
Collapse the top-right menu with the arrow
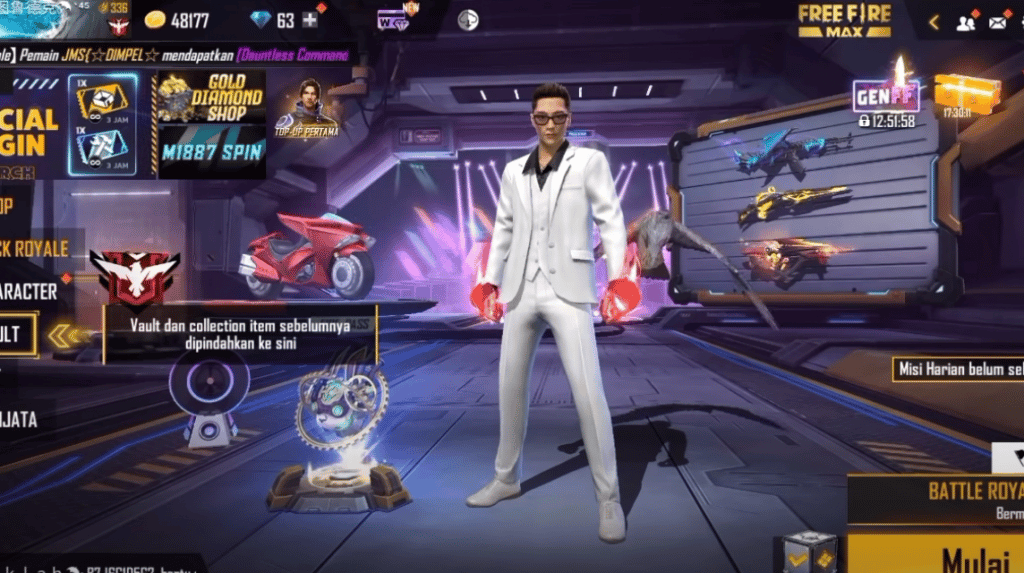(x=934, y=22)
